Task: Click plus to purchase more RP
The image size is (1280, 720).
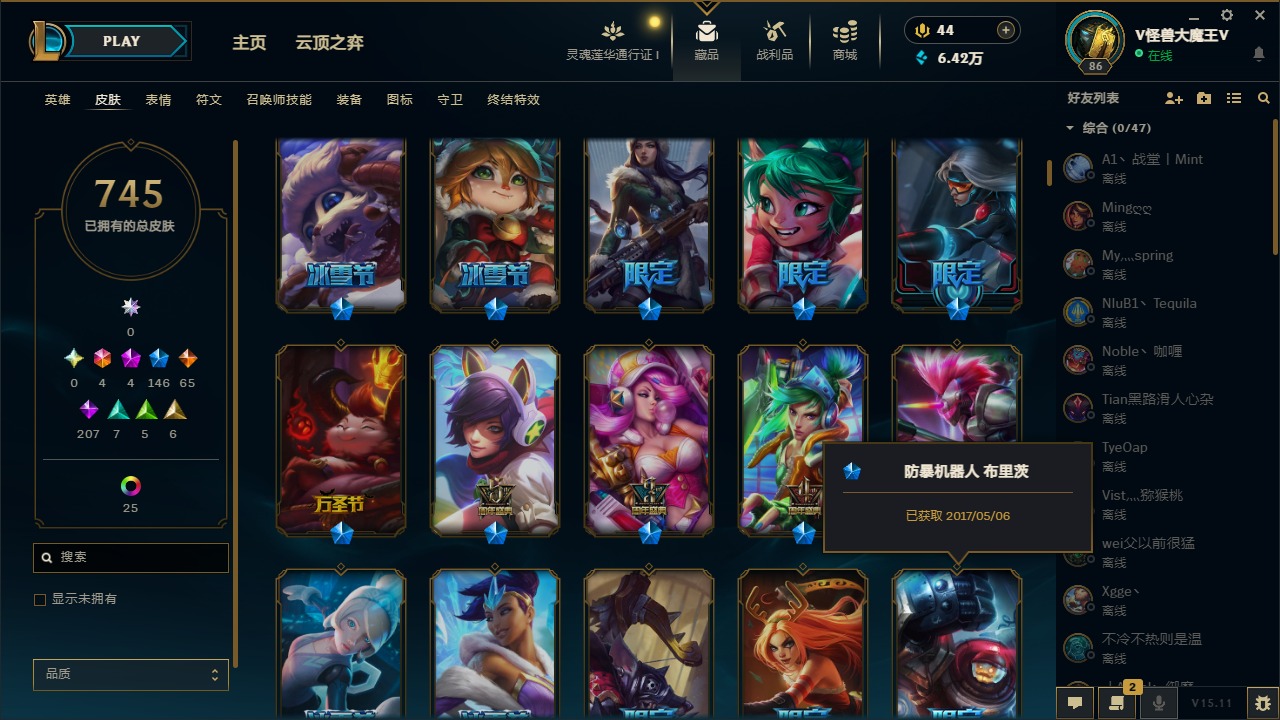Action: coord(1005,30)
